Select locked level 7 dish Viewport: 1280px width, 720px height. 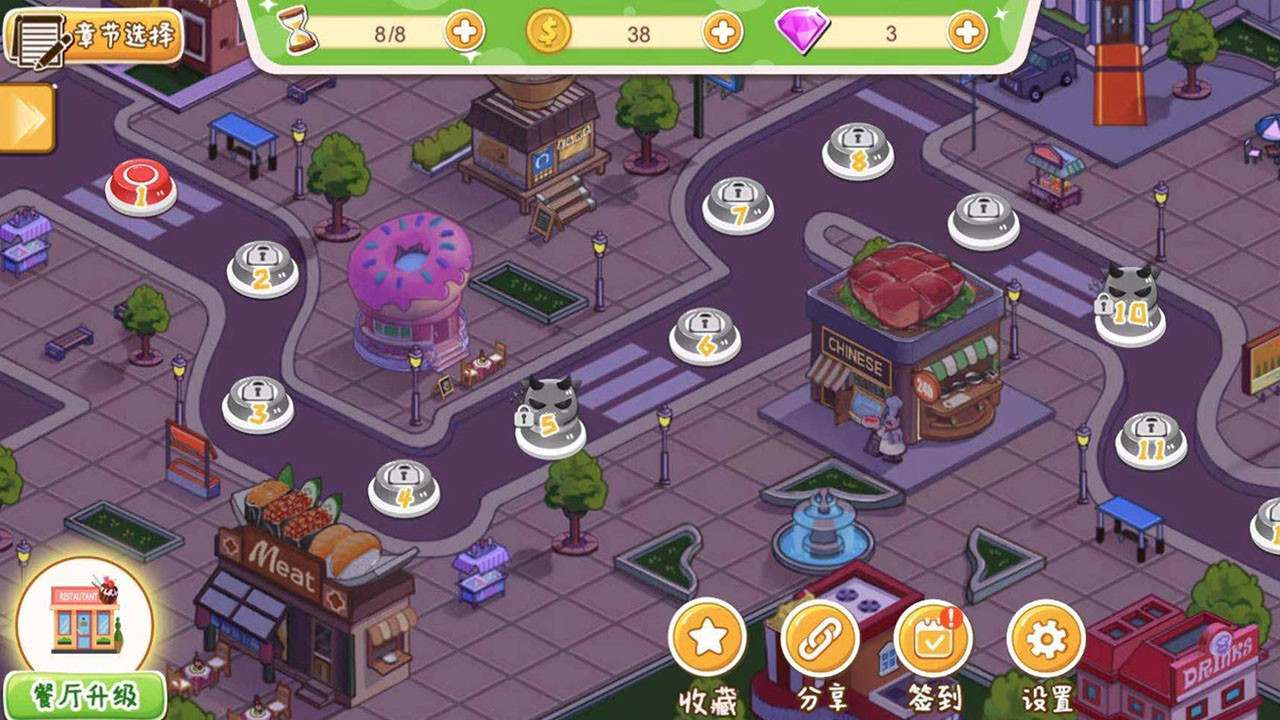pyautogui.click(x=738, y=204)
